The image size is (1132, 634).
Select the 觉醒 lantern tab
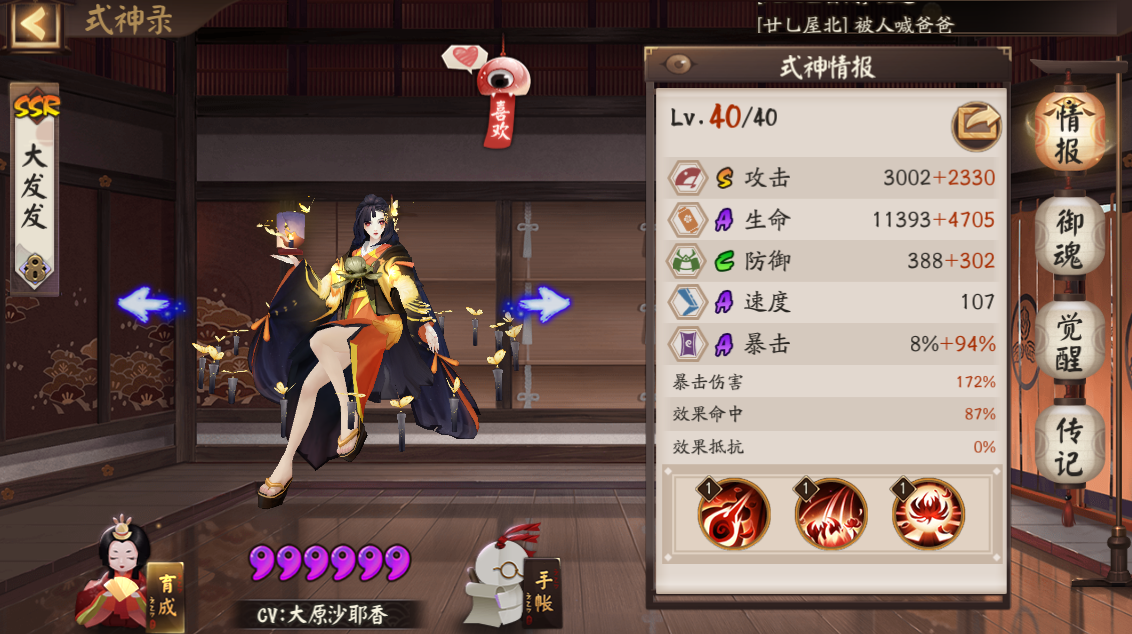[x=1068, y=340]
